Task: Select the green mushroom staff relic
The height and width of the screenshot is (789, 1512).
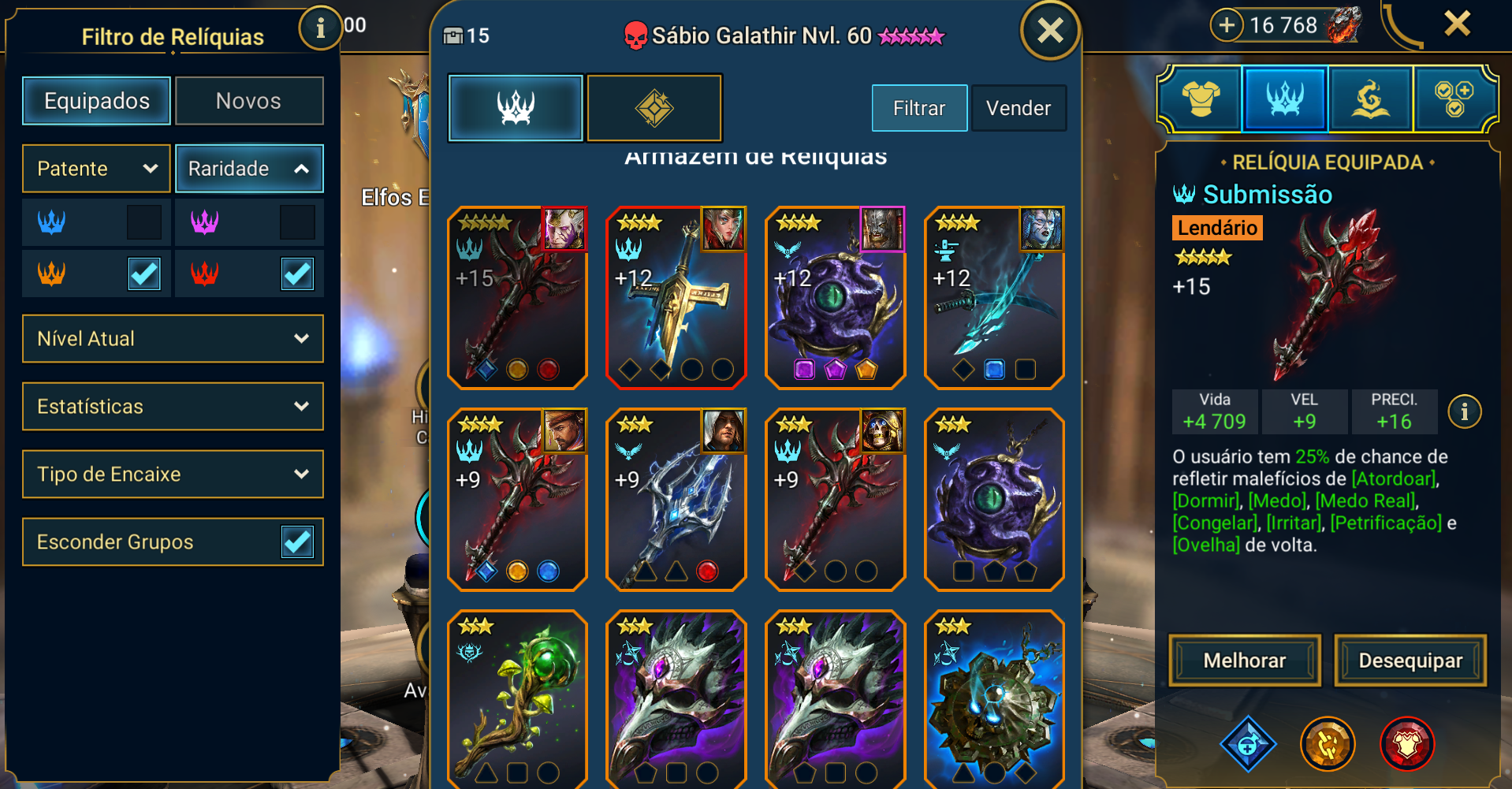Action: (517, 698)
